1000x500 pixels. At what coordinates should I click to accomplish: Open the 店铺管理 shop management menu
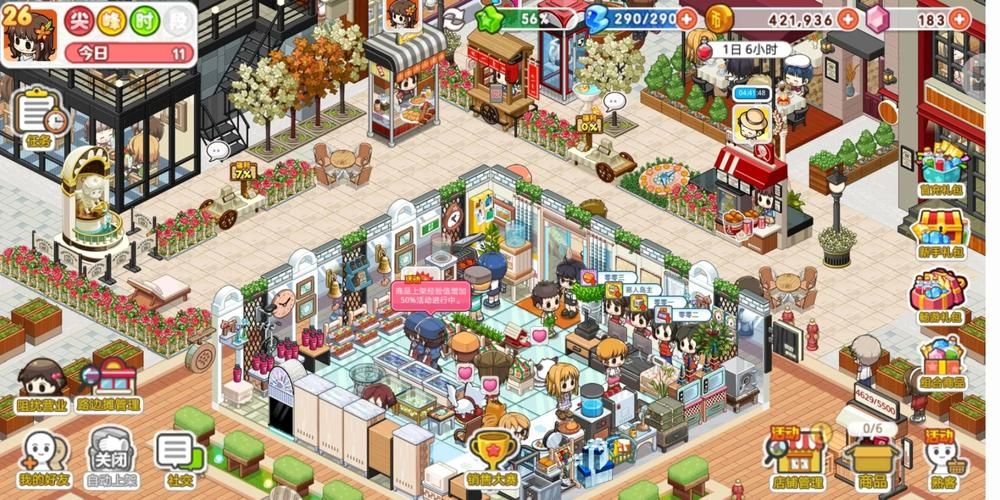[796, 458]
